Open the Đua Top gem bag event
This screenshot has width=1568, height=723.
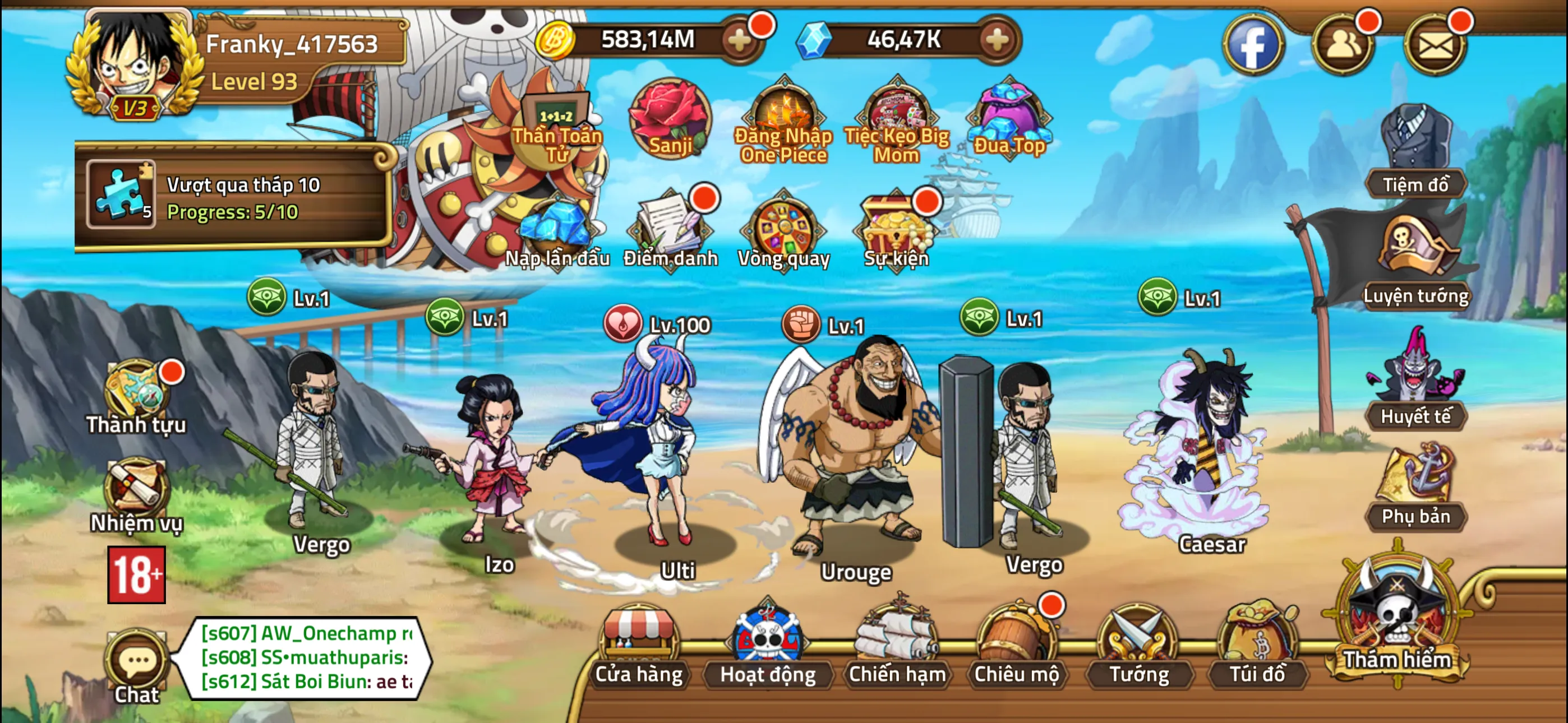(1008, 115)
